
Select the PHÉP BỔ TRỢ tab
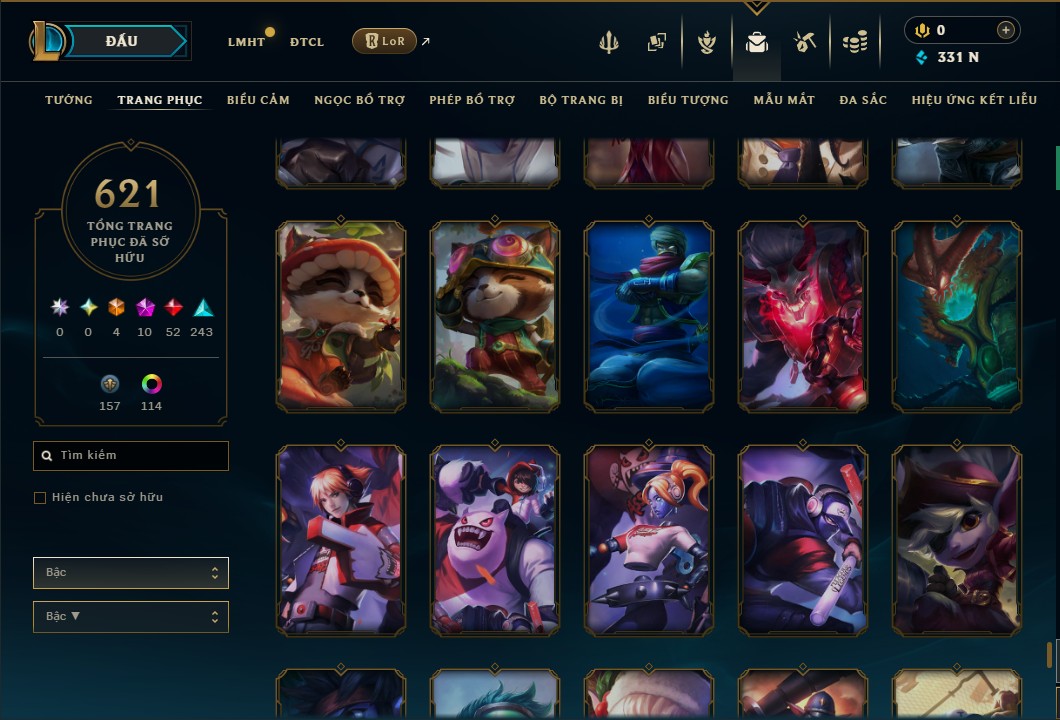(472, 100)
